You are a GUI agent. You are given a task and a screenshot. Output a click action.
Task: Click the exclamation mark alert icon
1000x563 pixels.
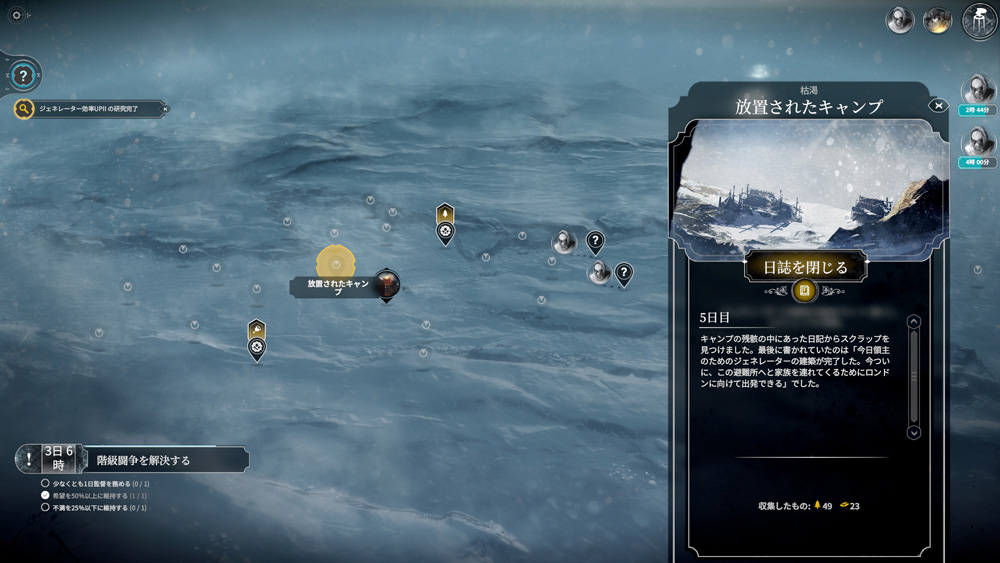click(29, 459)
